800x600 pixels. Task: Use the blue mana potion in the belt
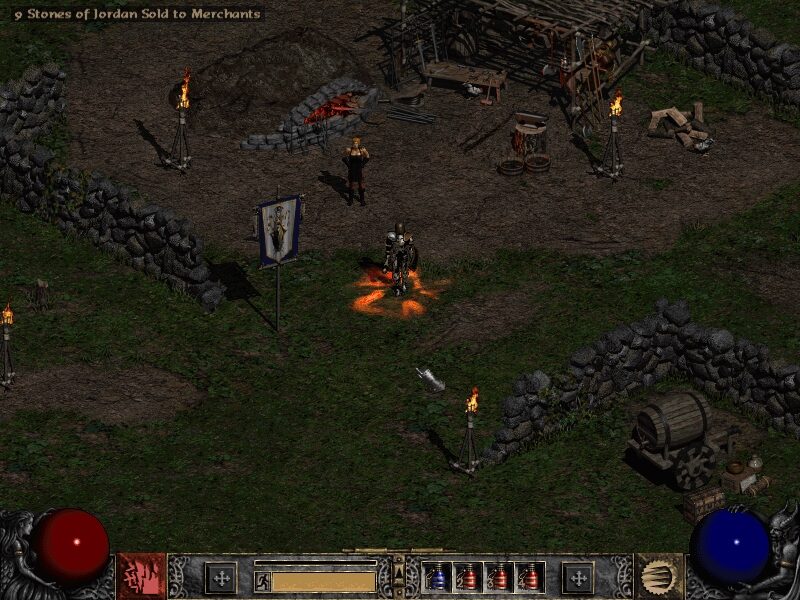click(x=437, y=577)
